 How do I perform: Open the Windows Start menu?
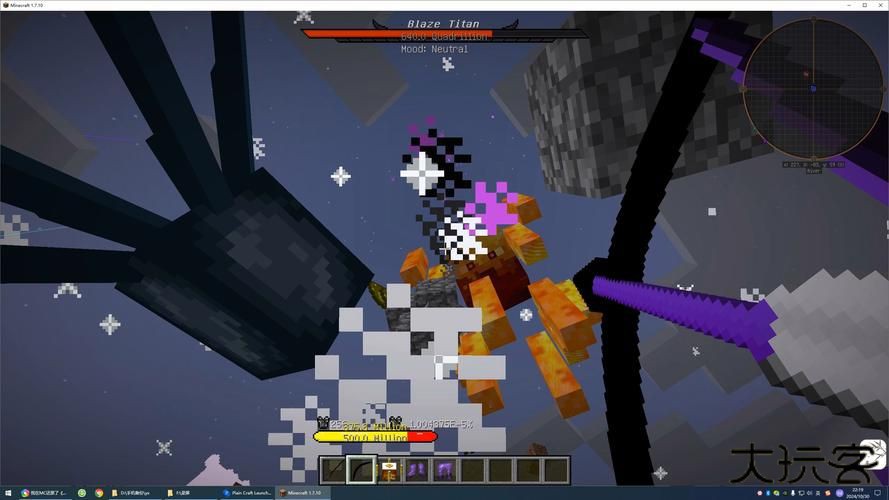[7, 493]
